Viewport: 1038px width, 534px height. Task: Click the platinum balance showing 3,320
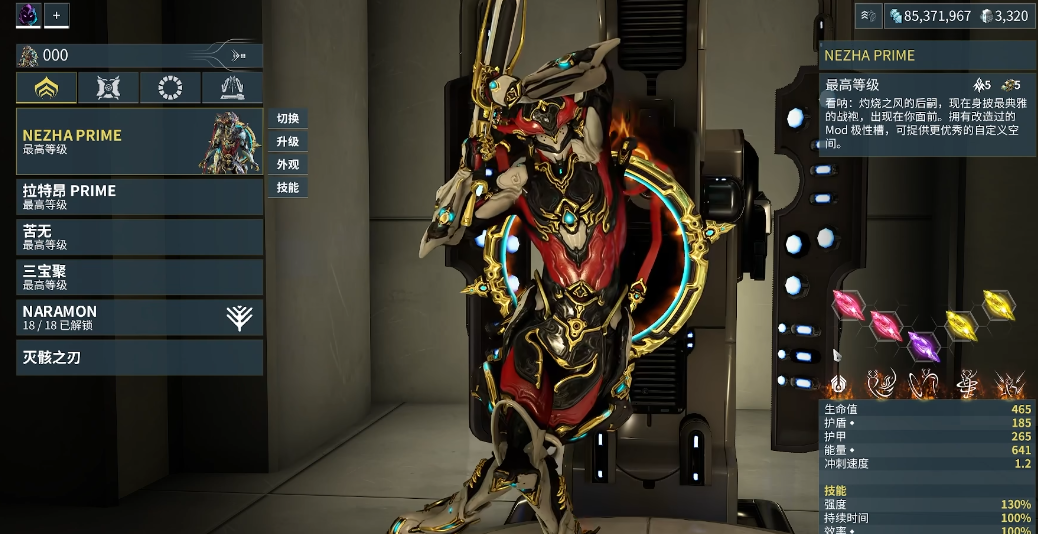(1005, 16)
